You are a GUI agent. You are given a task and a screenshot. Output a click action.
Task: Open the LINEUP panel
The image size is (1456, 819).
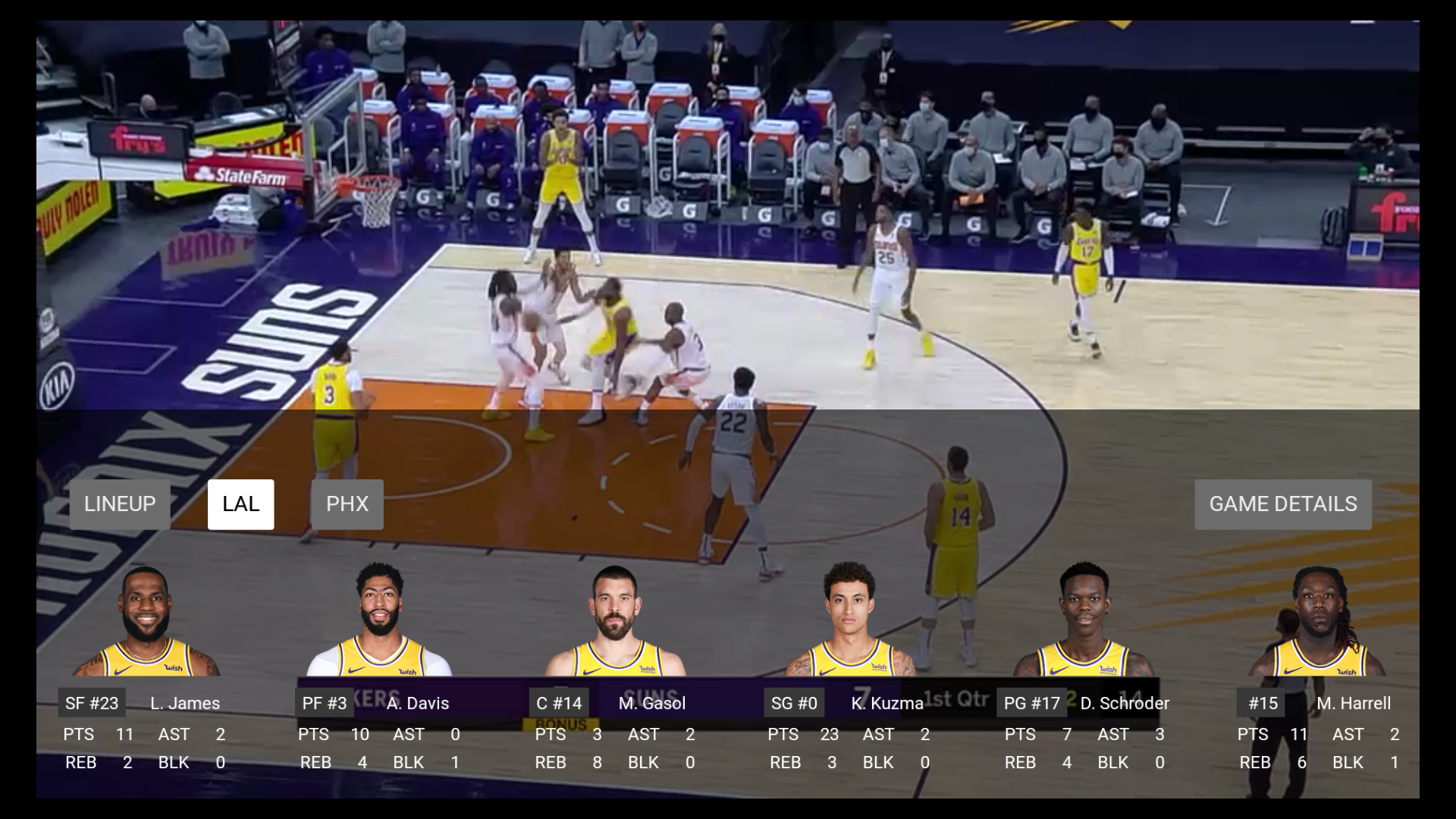(x=119, y=504)
